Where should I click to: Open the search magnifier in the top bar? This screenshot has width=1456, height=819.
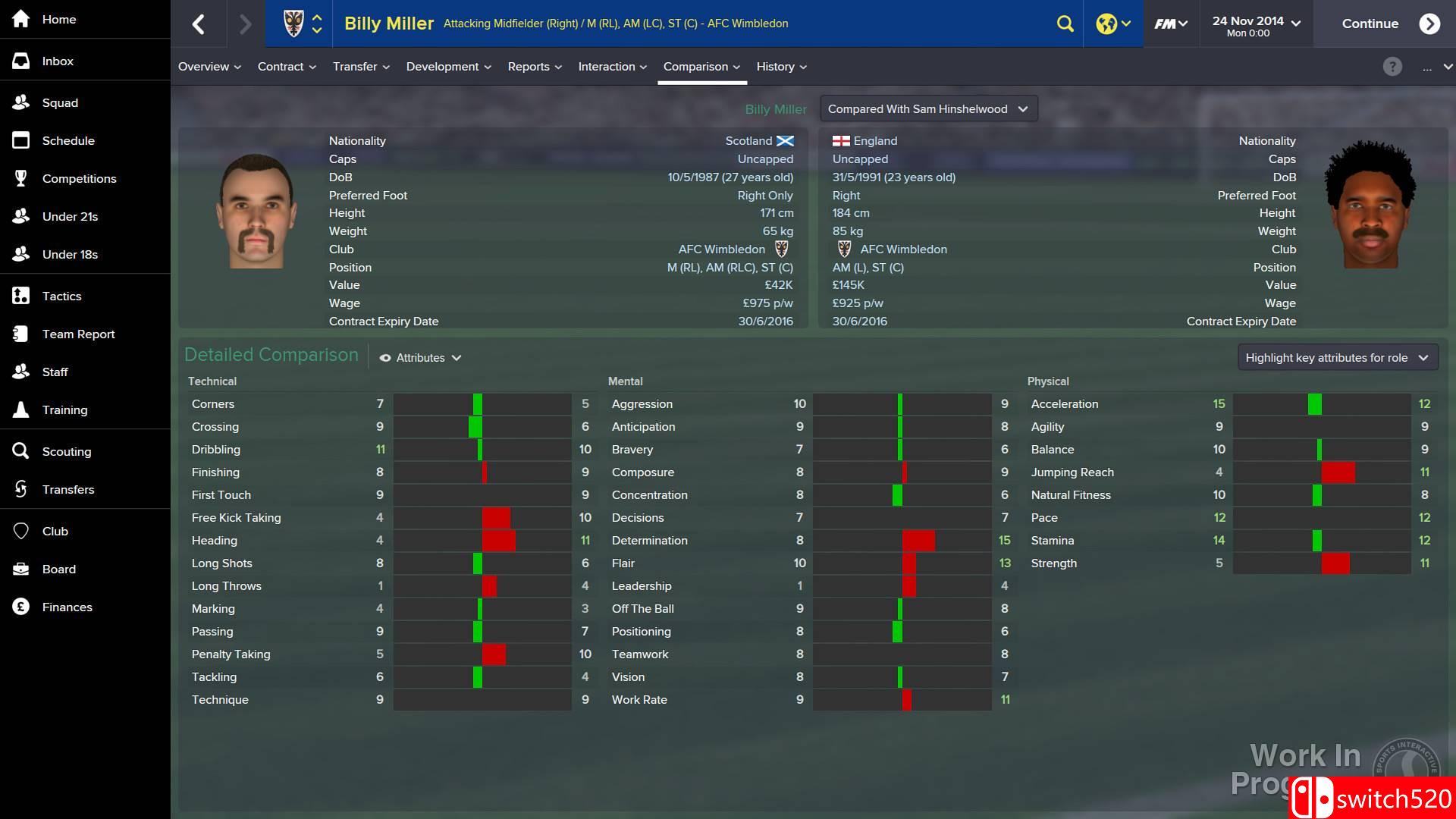coord(1065,24)
